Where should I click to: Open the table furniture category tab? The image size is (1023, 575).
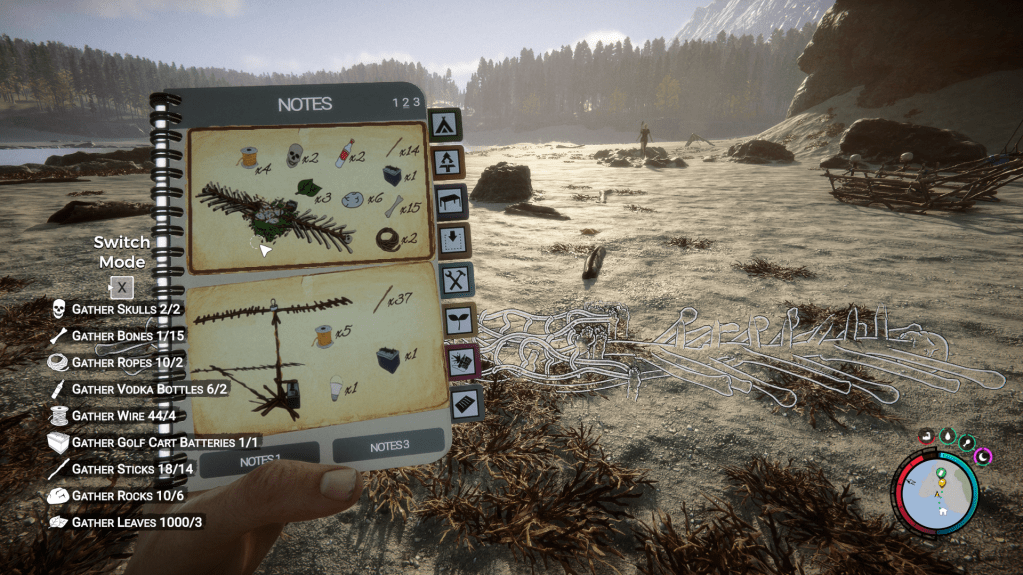[x=451, y=199]
